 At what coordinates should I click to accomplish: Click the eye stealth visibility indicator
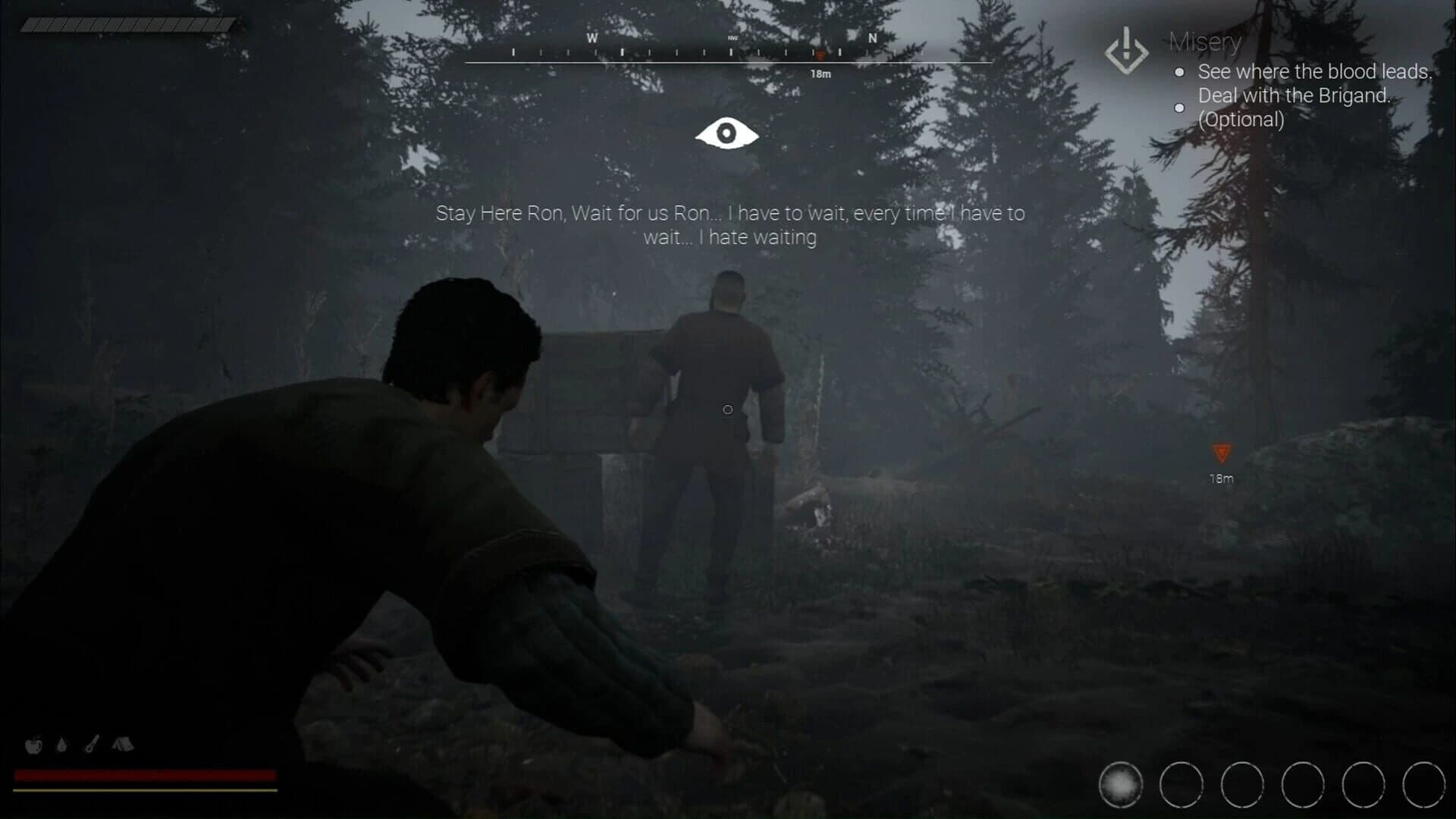coord(726,133)
